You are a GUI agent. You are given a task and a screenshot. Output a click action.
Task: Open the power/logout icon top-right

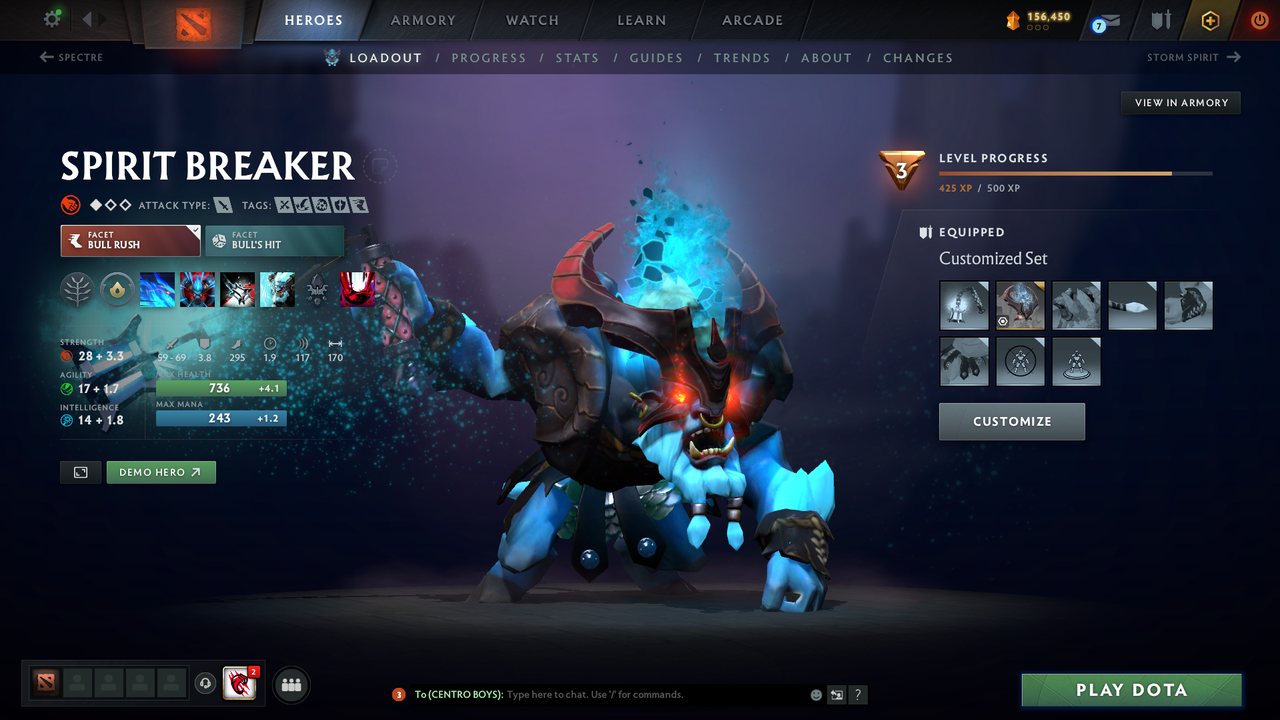click(x=1259, y=19)
